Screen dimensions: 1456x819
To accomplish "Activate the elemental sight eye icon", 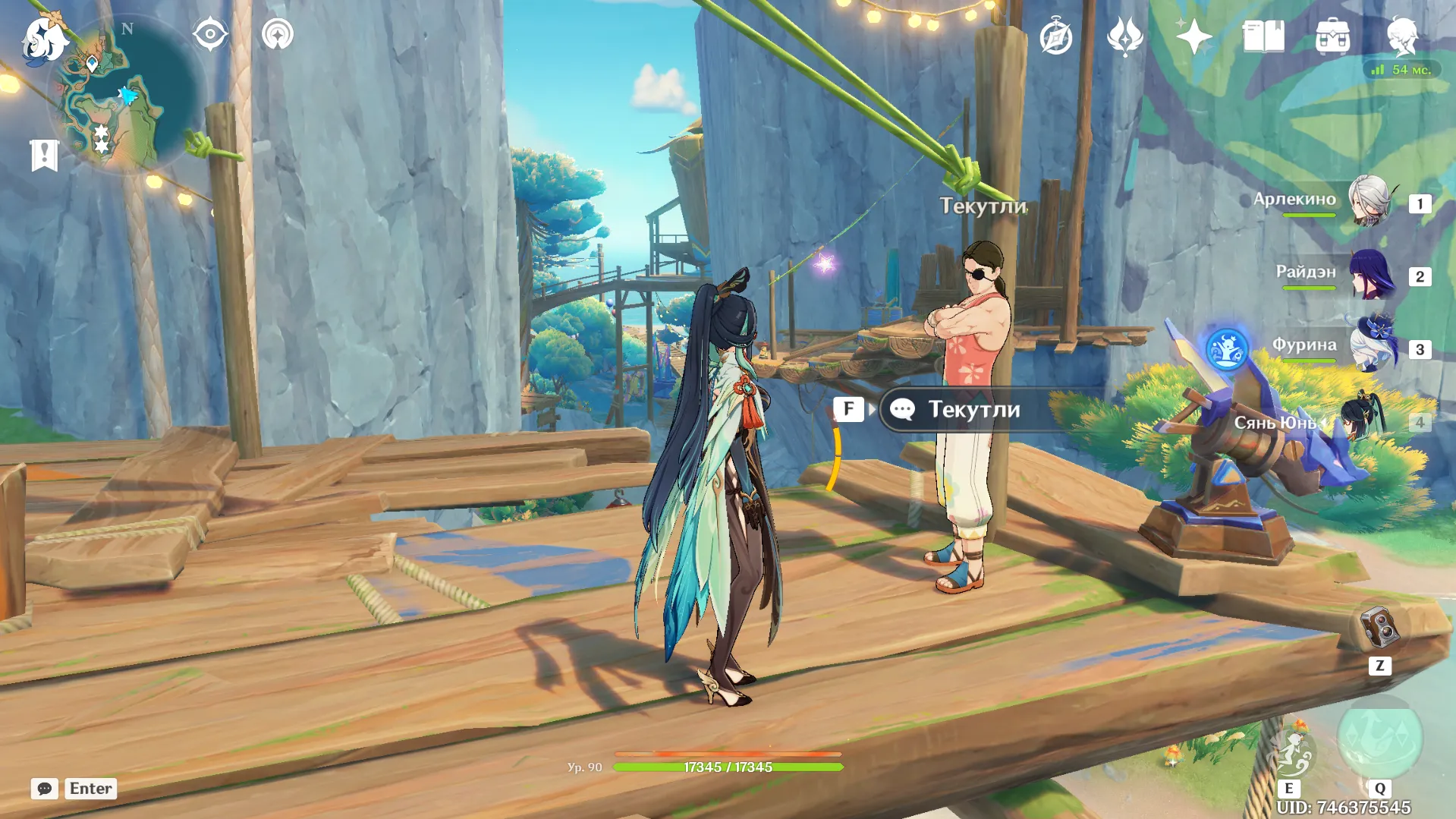I will click(x=209, y=34).
